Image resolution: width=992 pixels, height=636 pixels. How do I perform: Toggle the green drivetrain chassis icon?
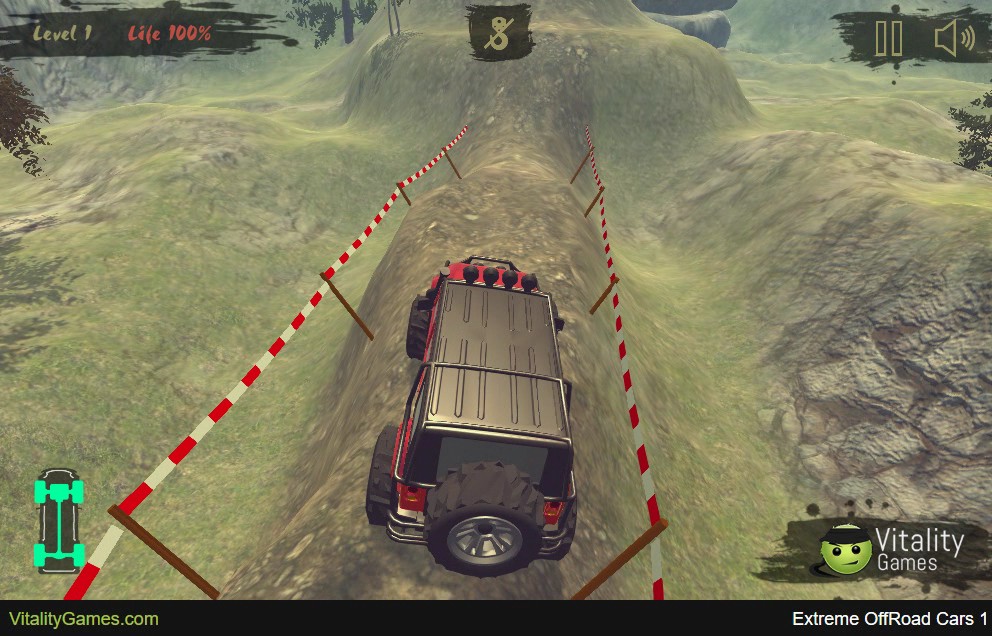click(x=59, y=522)
